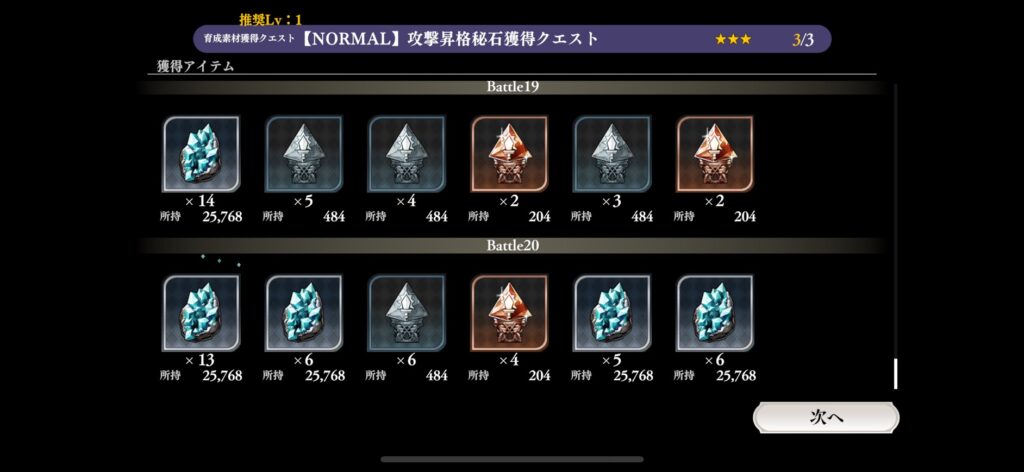The image size is (1024, 472).
Task: Select the blue crystal ×13 reward
Action: (201, 312)
